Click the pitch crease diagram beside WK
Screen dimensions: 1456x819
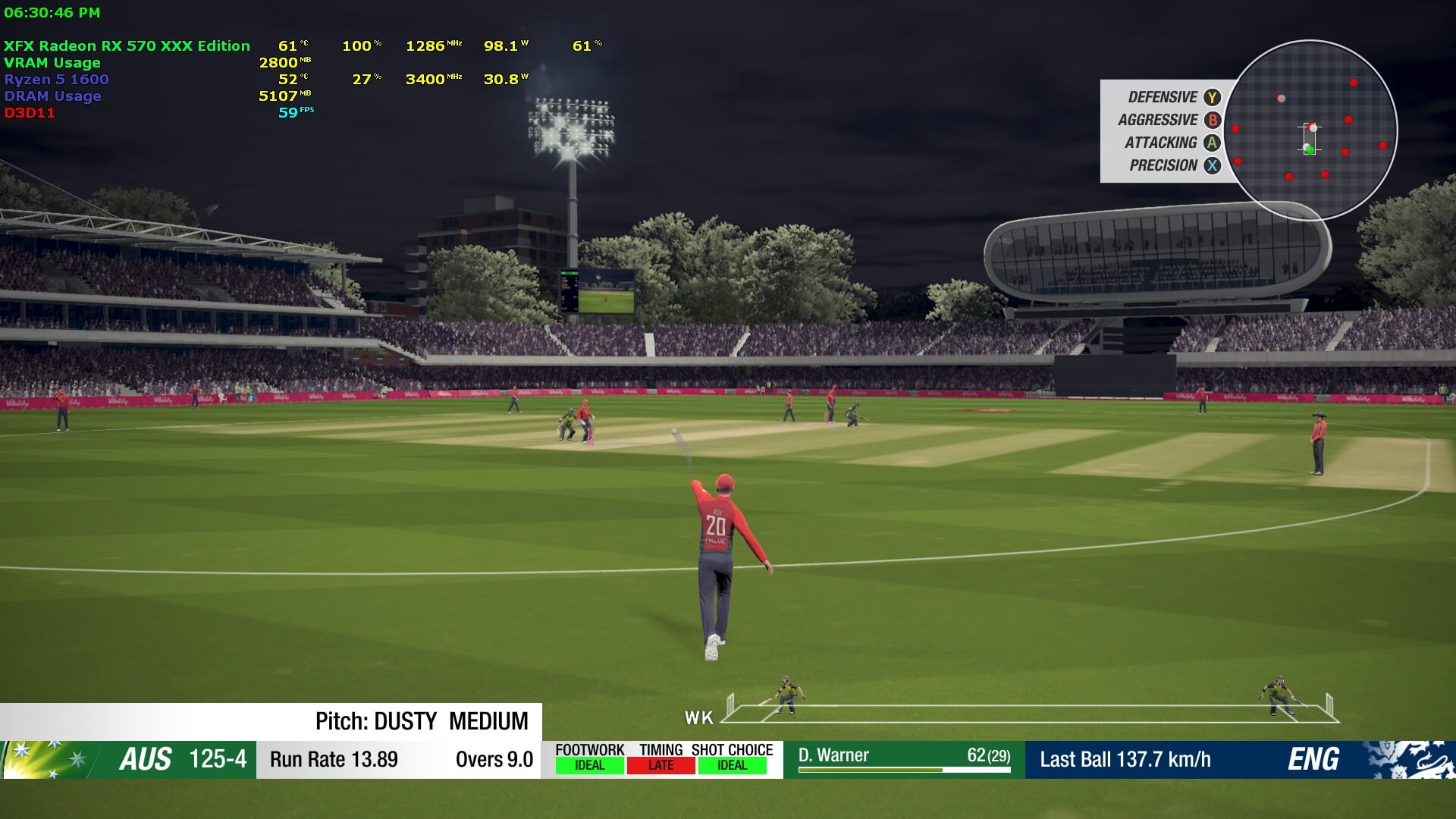[x=1030, y=708]
